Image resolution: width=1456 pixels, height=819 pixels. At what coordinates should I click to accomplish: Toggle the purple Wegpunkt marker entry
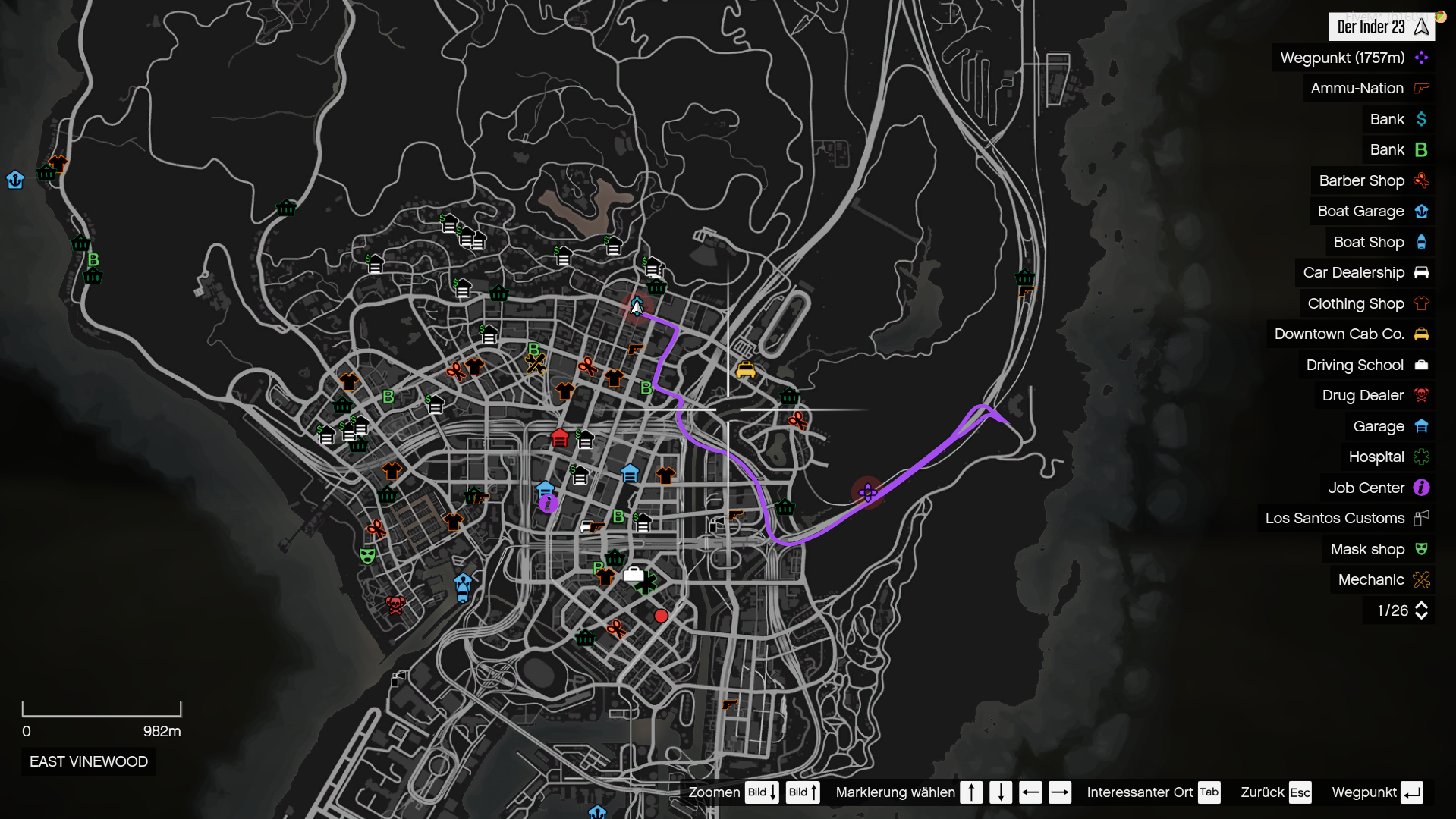[1421, 58]
